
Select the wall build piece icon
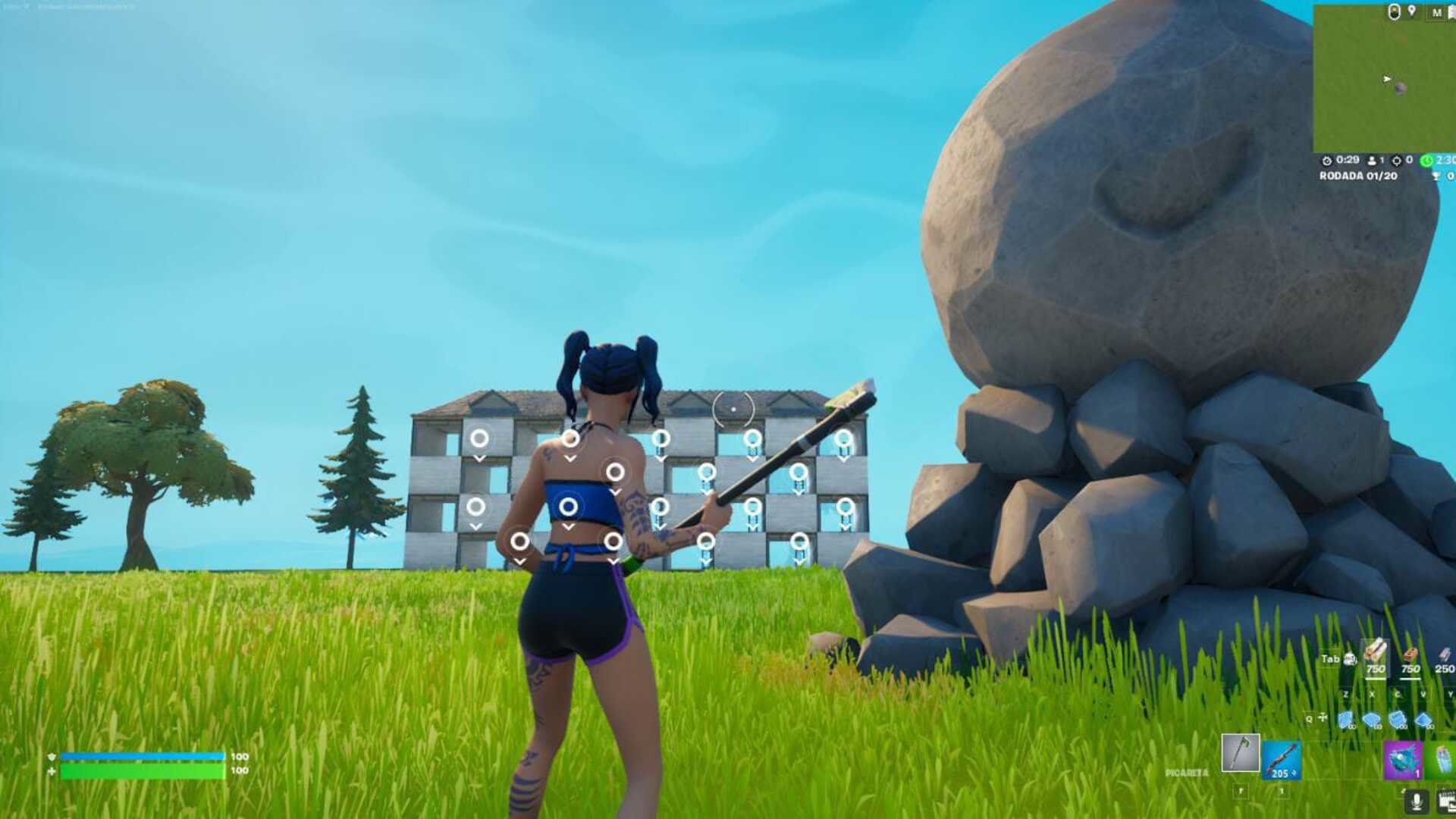[1346, 720]
